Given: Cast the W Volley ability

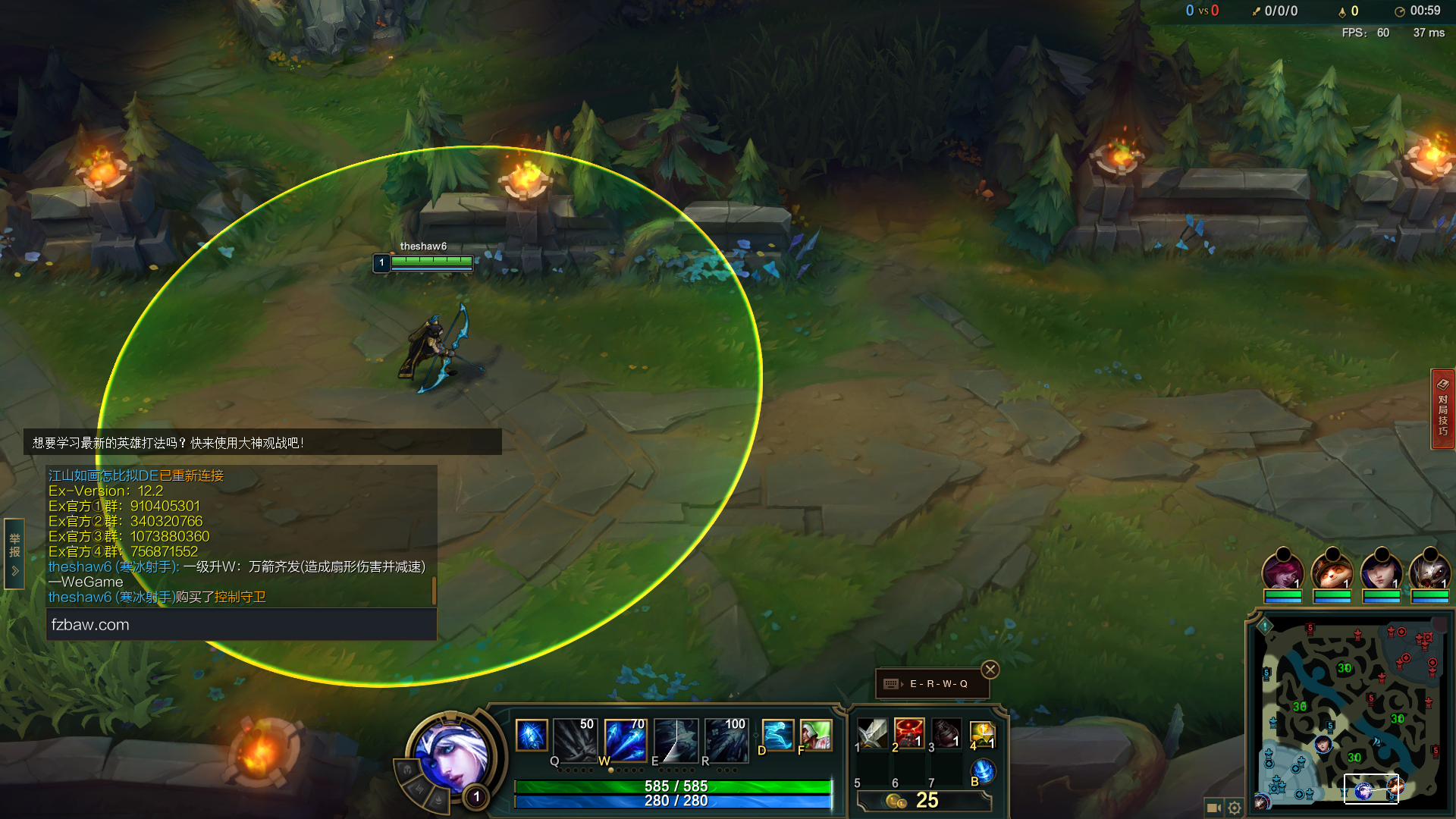Looking at the screenshot, I should 626,739.
